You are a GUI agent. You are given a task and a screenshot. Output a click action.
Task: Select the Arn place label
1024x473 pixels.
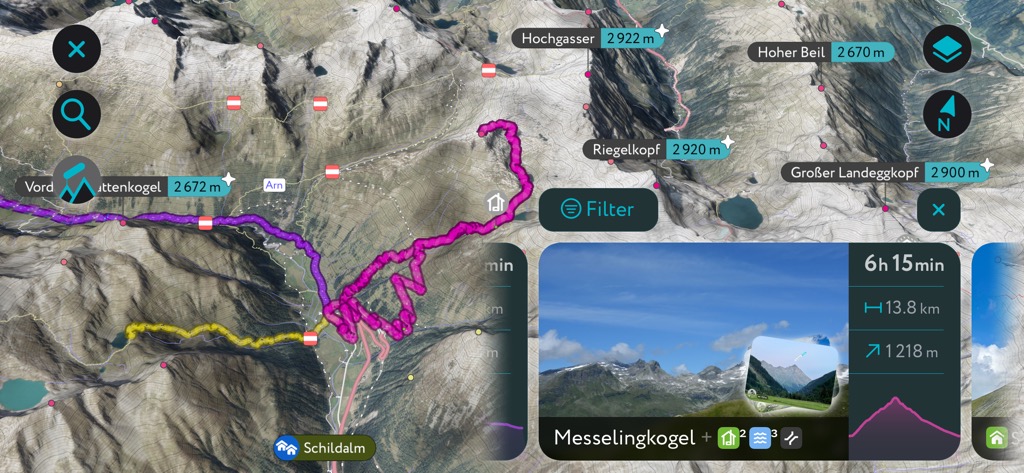274,185
